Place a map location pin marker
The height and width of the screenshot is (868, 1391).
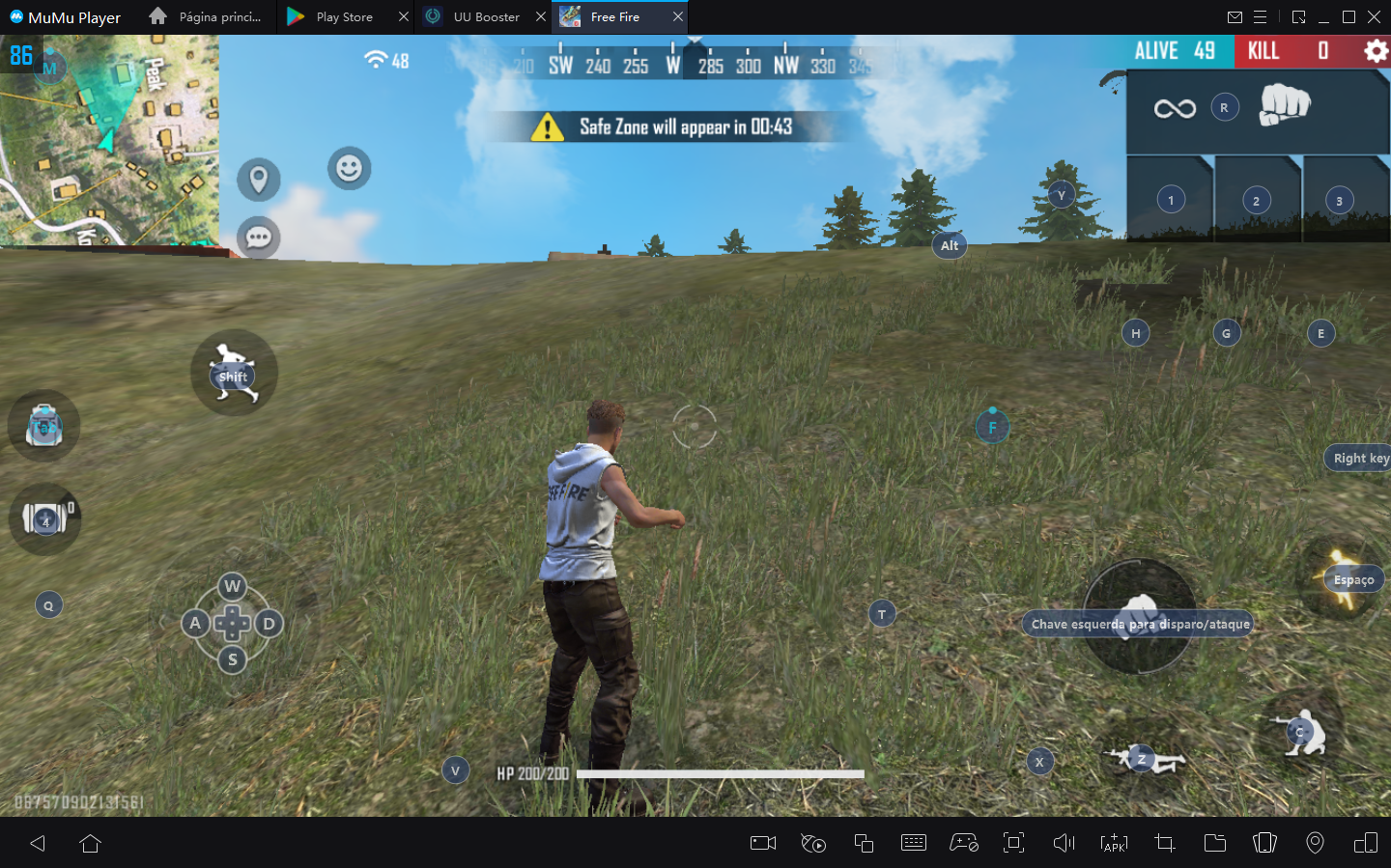point(259,180)
